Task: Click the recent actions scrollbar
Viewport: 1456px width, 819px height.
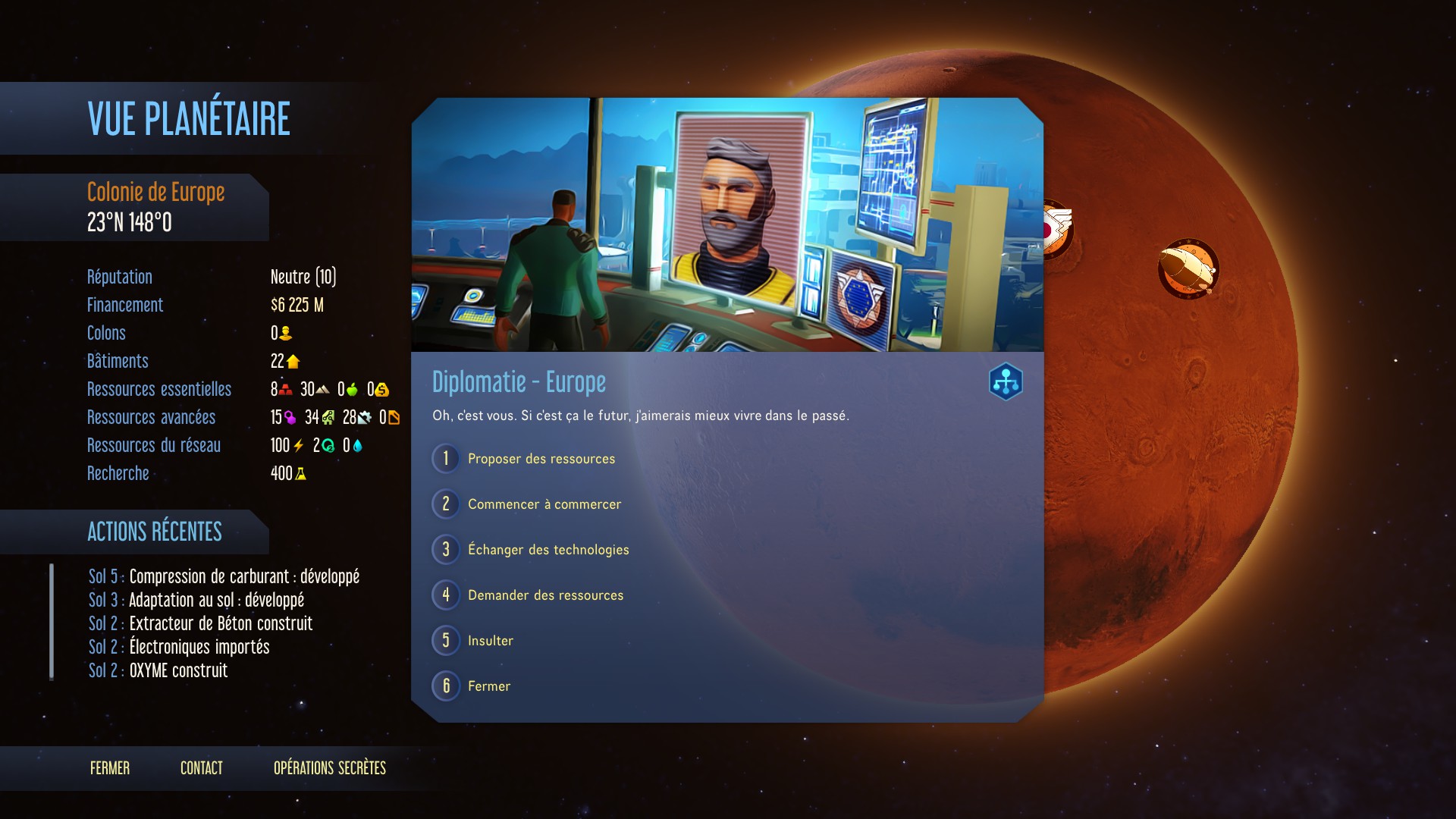Action: (52, 622)
